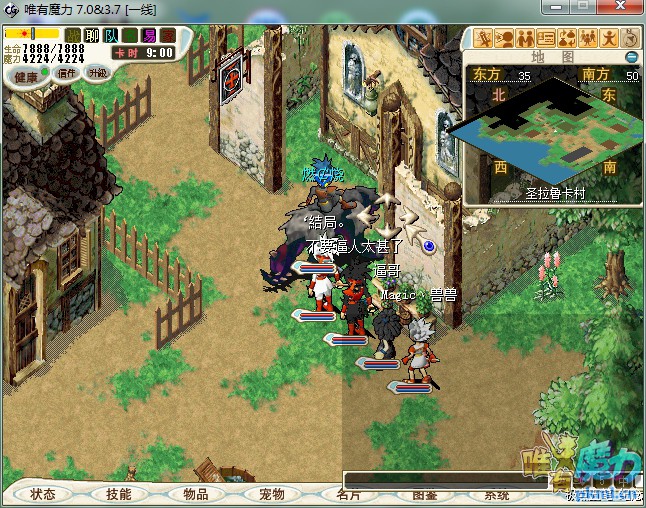
Task: Open the 图鉴 album menu
Action: coord(424,495)
